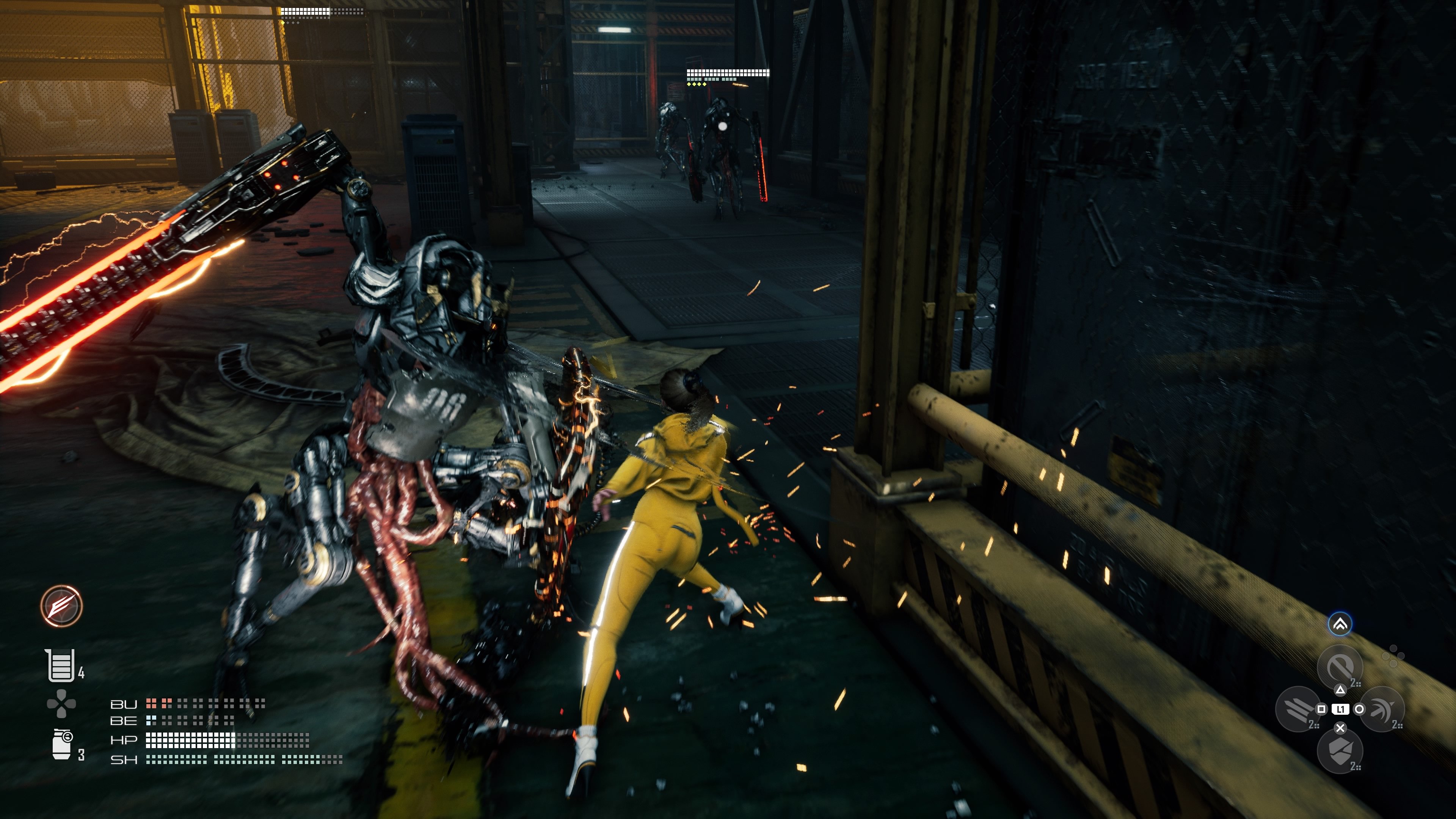
Task: Activate the red winged burst icon
Action: pos(61,606)
